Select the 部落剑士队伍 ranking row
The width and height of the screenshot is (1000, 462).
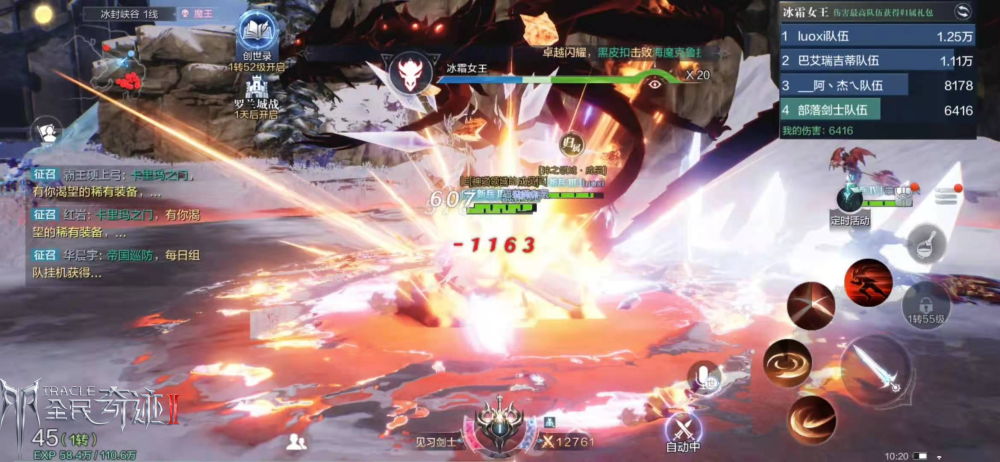[x=877, y=110]
